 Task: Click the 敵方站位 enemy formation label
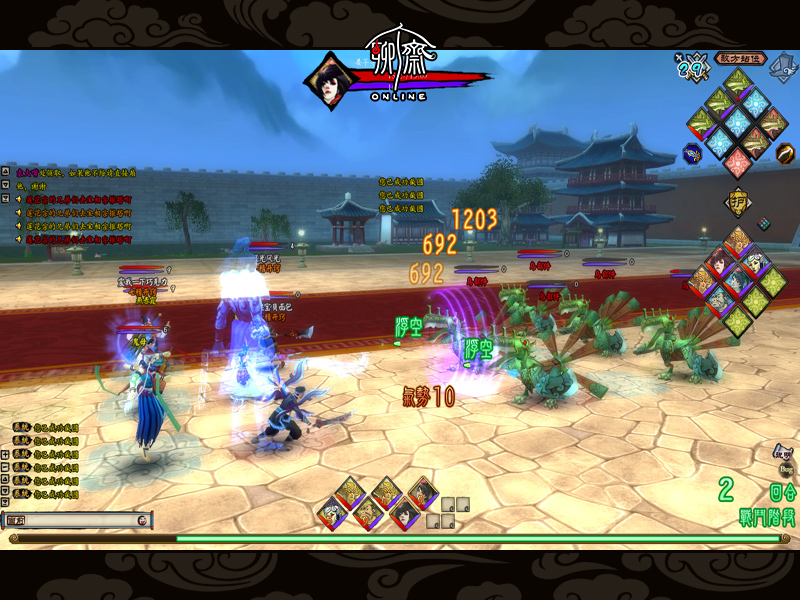(740, 59)
